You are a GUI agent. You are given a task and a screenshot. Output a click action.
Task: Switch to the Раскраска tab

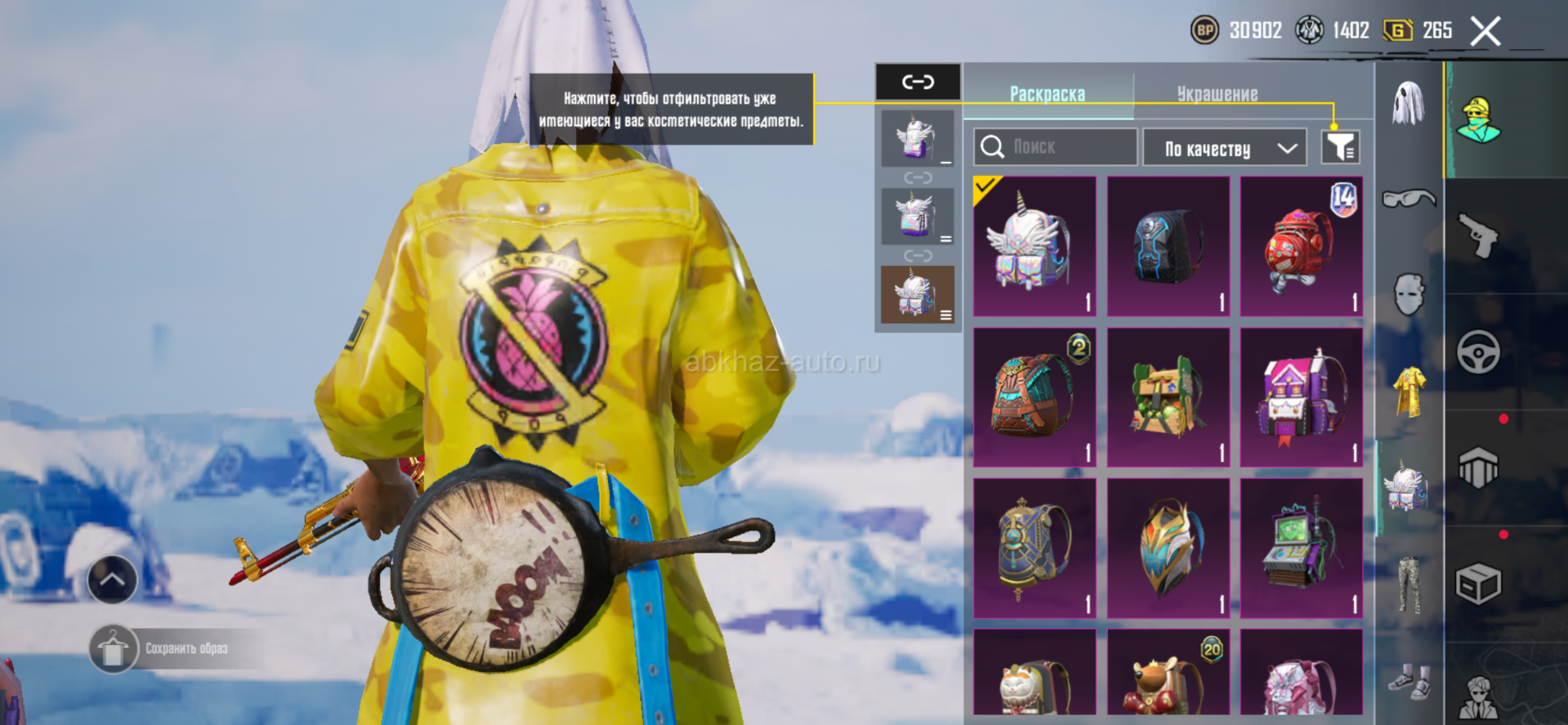[1048, 94]
